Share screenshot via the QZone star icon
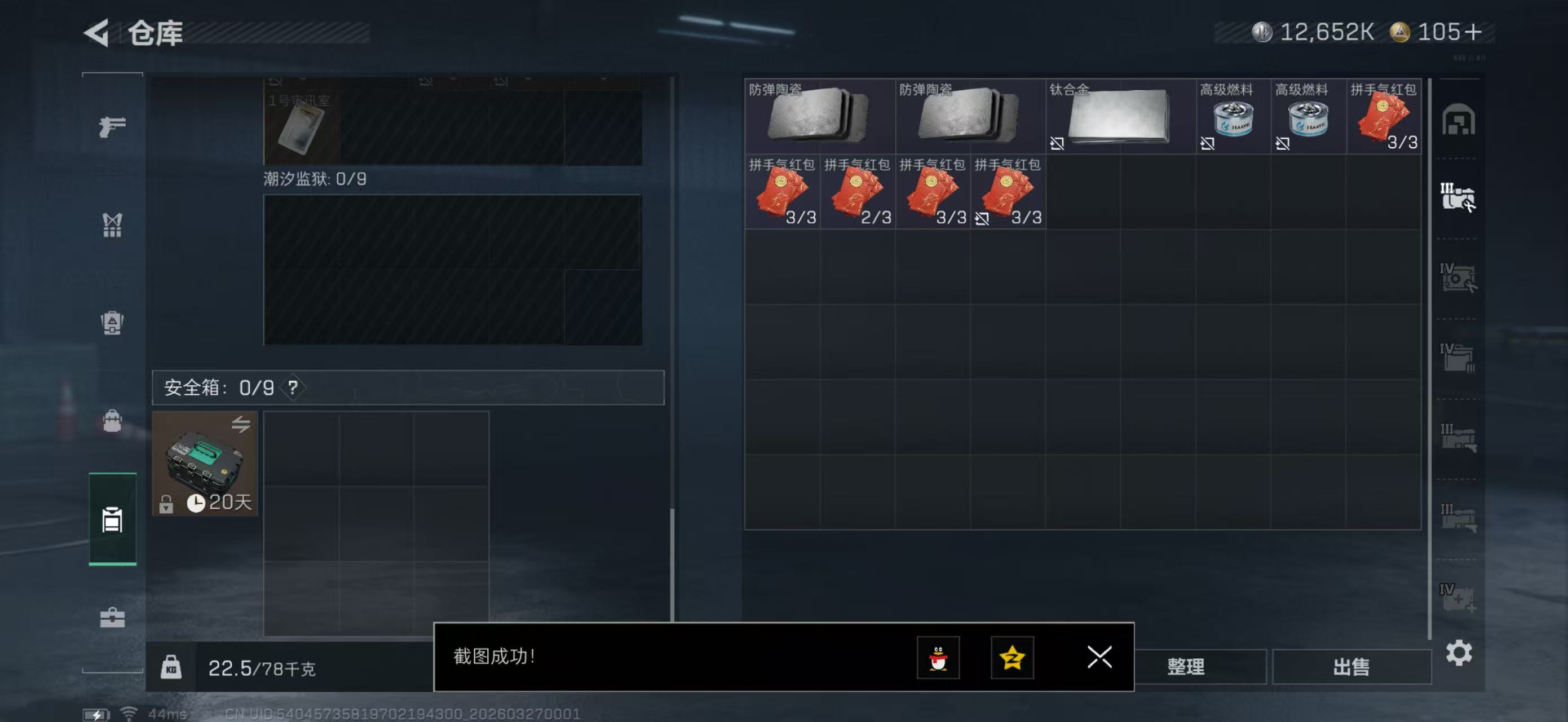This screenshot has height=722, width=1568. pos(1012,658)
